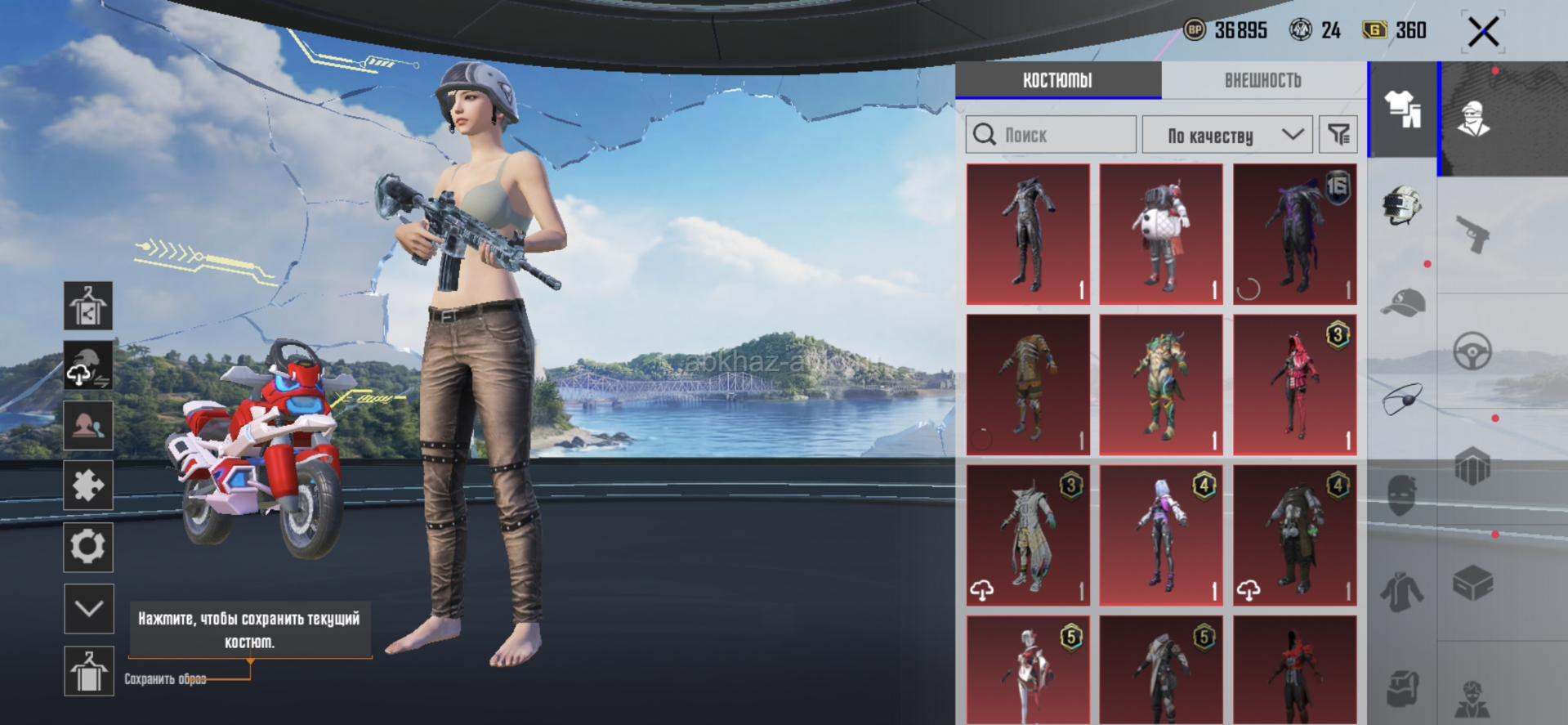Screen dimensions: 1568x725
Task: Open the steering wheel vehicle section
Action: click(x=1473, y=352)
